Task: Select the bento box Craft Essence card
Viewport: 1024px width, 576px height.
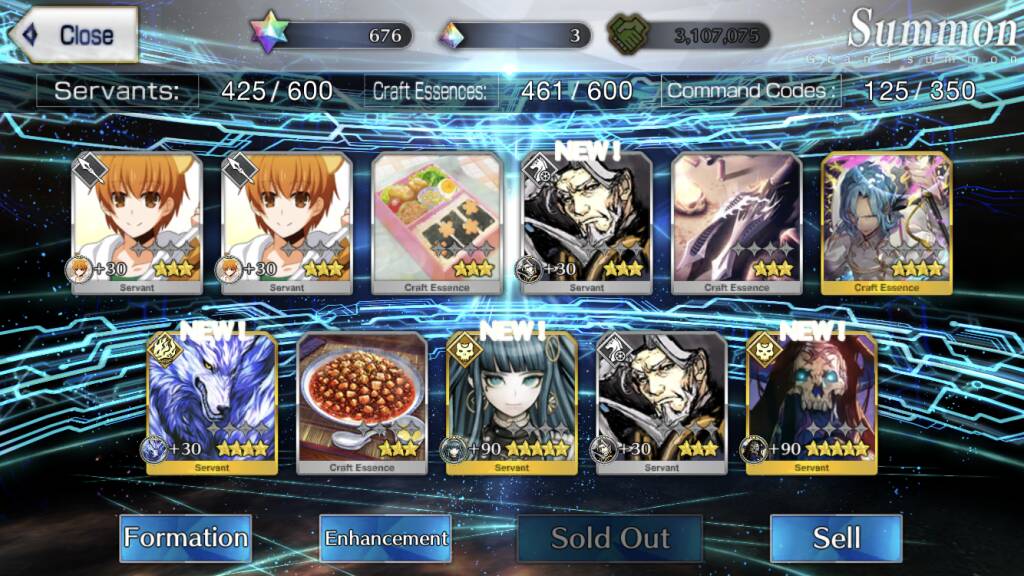Action: point(436,224)
